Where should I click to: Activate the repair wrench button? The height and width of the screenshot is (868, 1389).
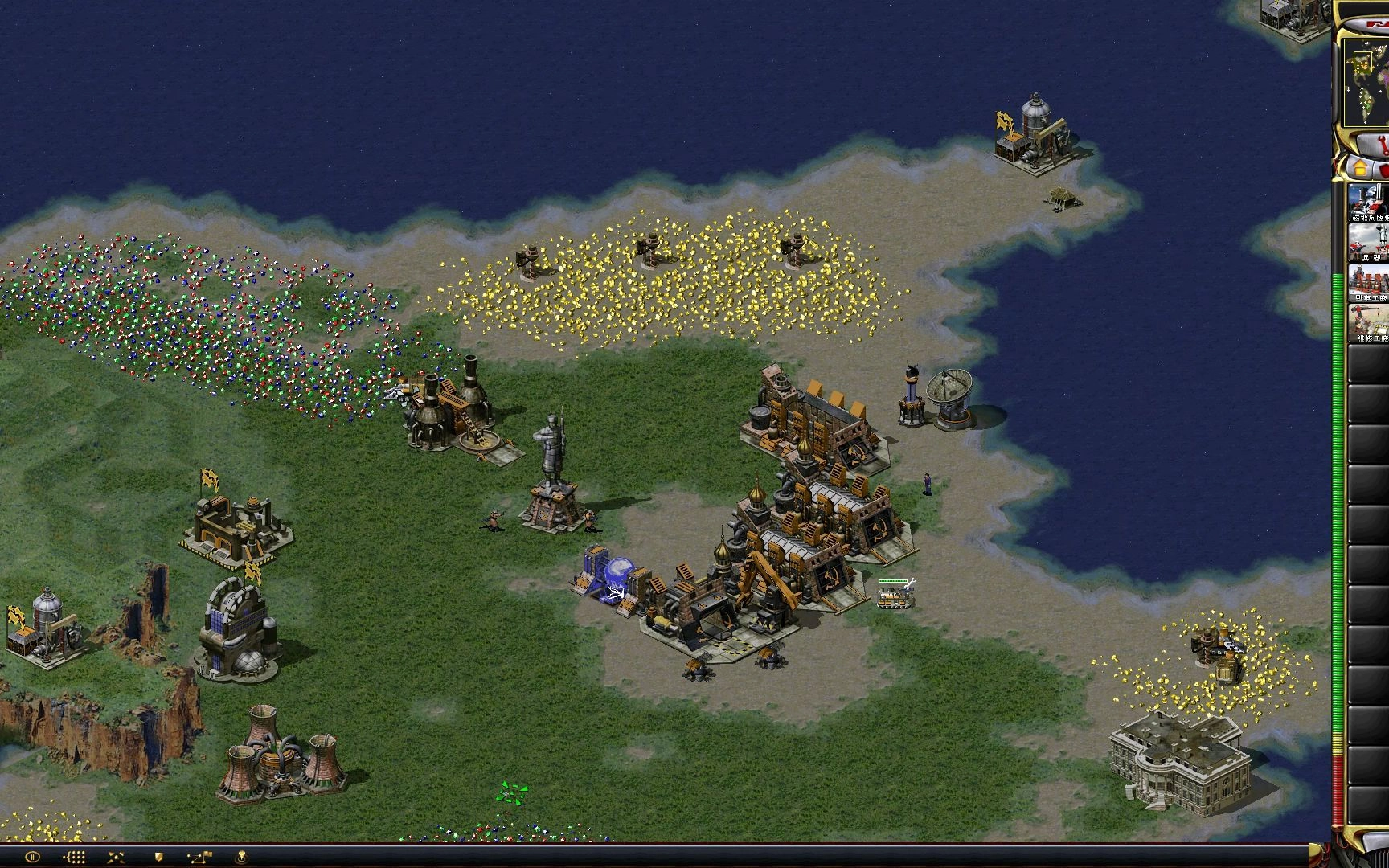(x=1376, y=145)
